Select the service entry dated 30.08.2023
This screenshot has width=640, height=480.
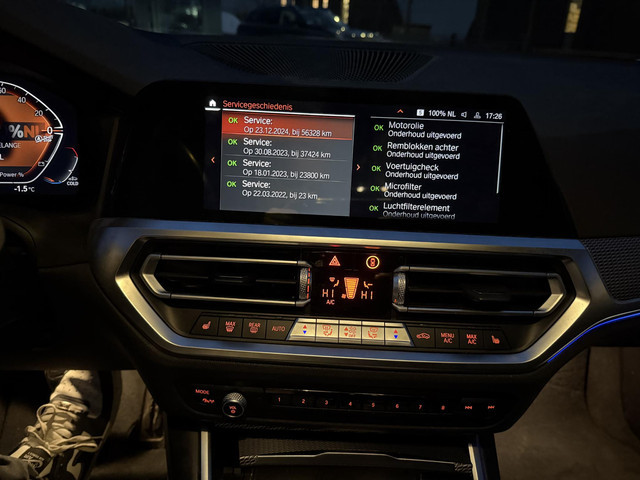click(x=287, y=147)
